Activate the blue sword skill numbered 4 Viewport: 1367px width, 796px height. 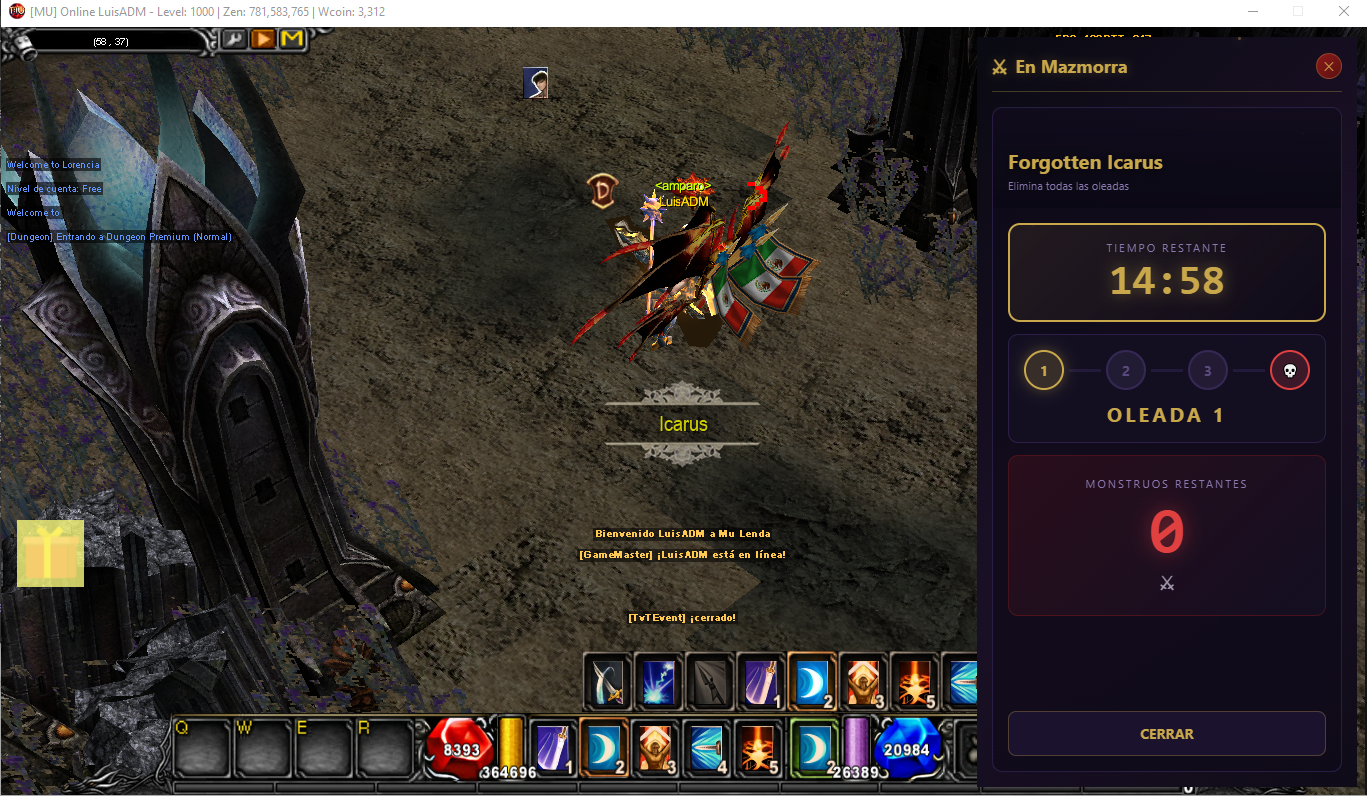coord(708,749)
